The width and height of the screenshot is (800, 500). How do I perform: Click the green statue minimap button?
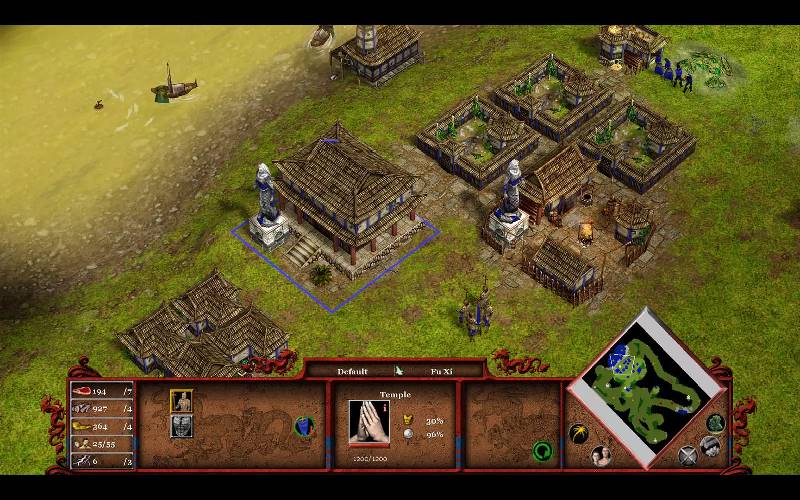pos(715,422)
